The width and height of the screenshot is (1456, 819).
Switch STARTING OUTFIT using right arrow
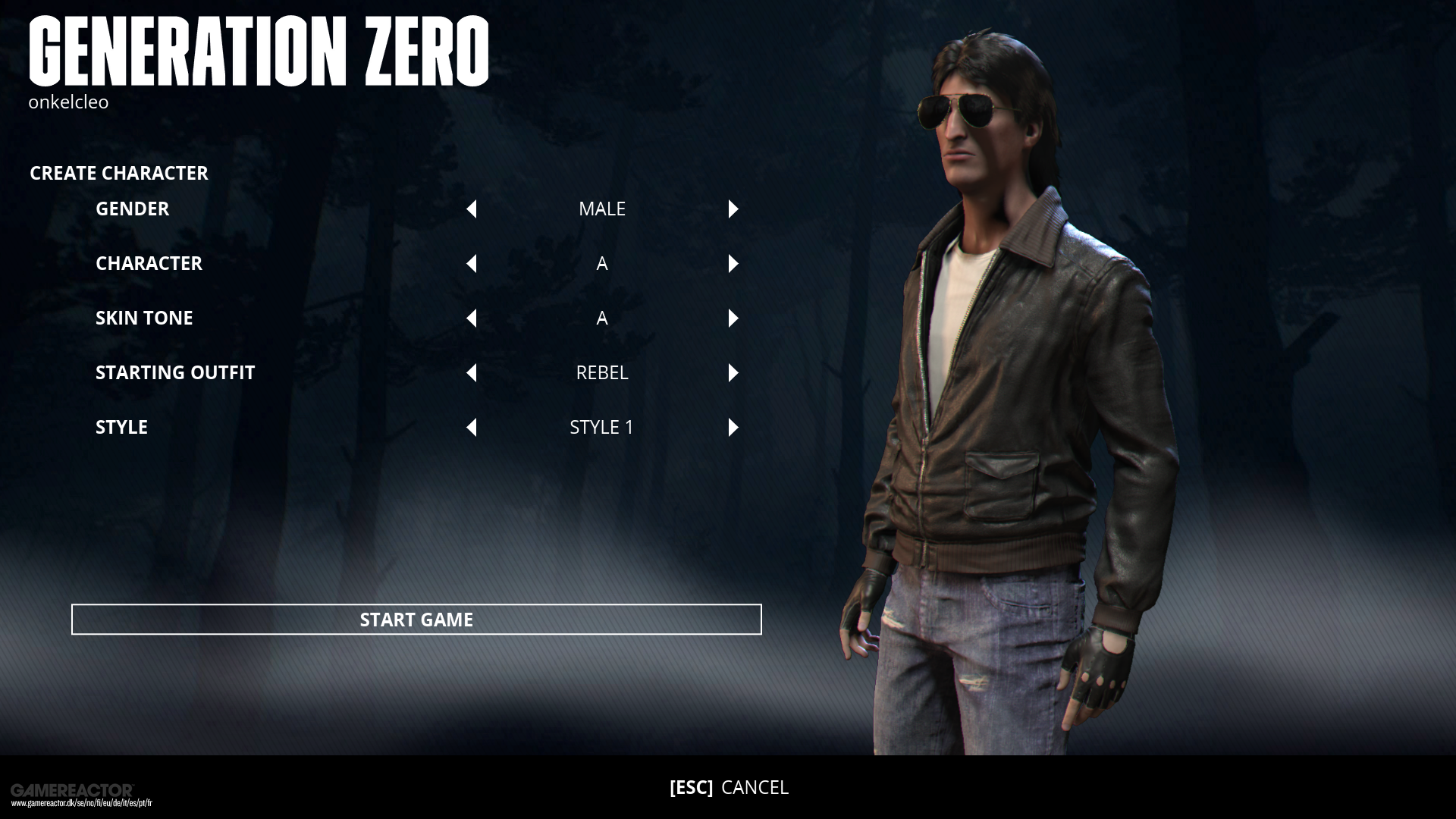733,373
